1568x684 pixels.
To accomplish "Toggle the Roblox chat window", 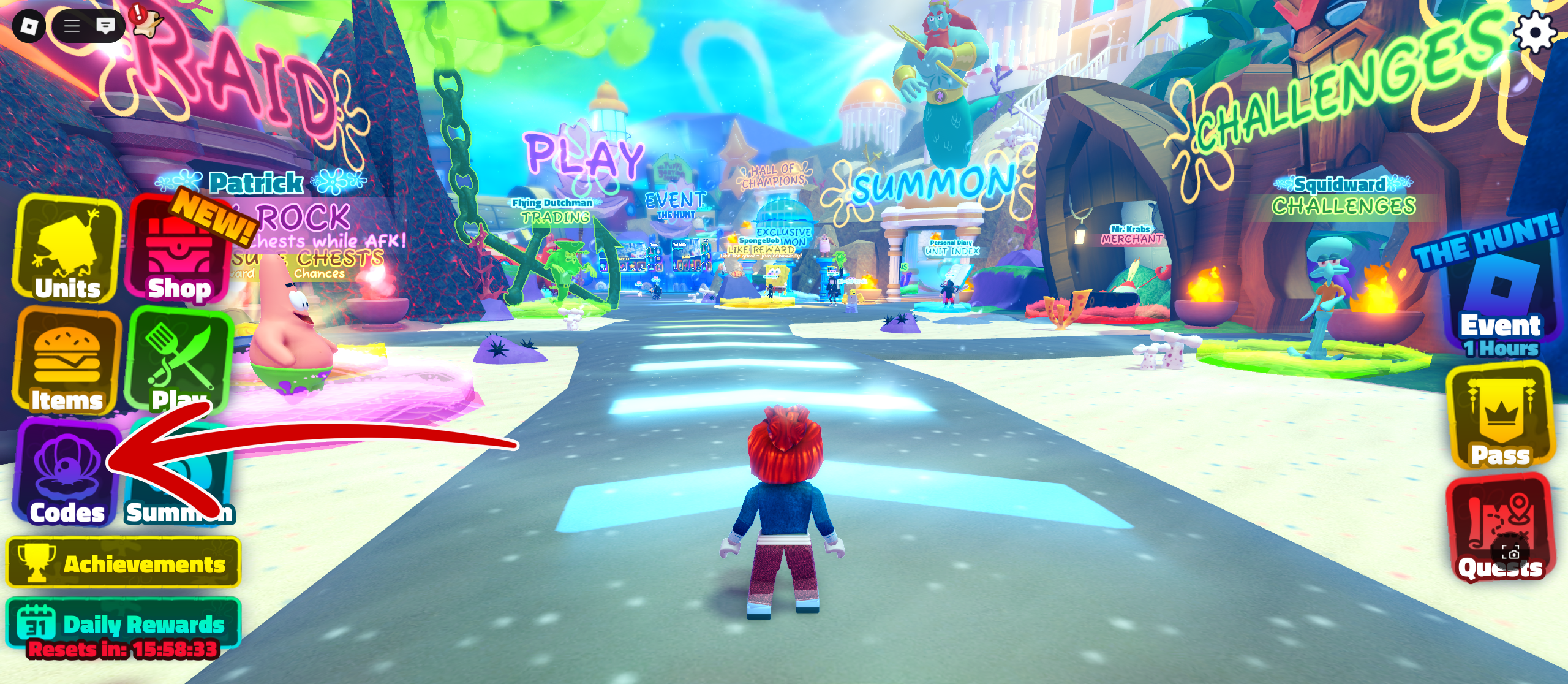I will (105, 26).
